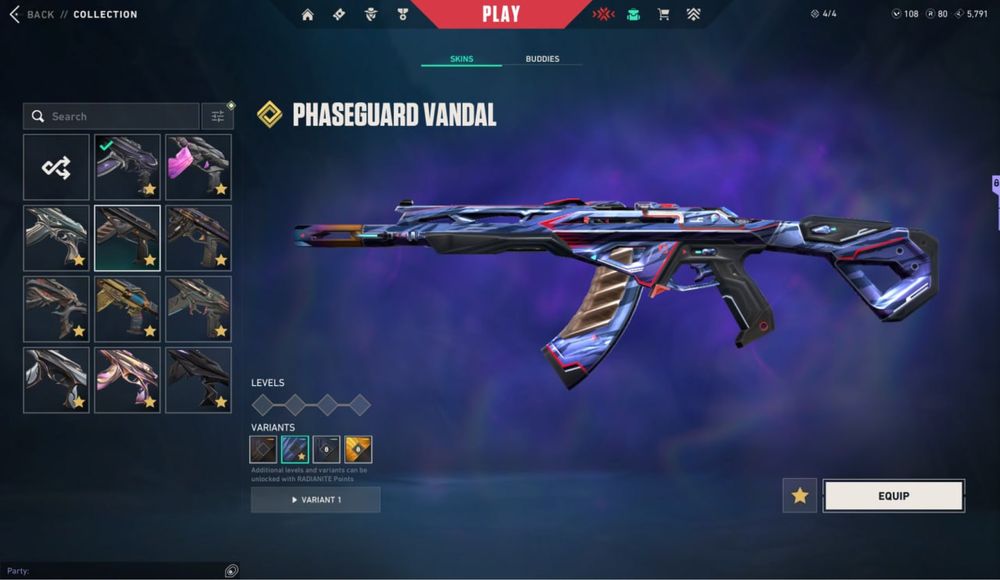Select the orange-gold variant swatch
The image size is (1000, 580).
pos(358,449)
